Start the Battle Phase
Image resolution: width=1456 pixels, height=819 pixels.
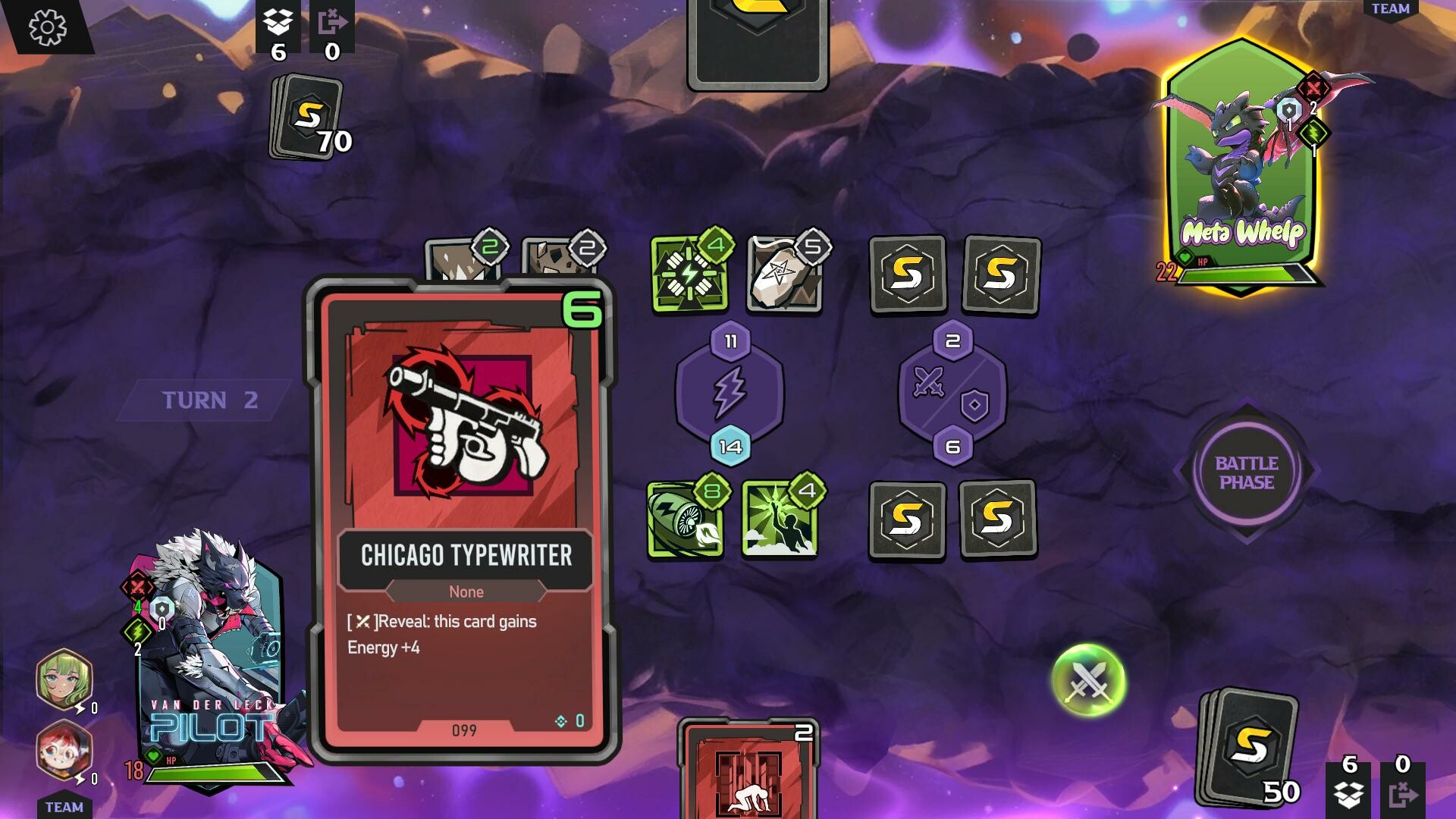pyautogui.click(x=1247, y=472)
